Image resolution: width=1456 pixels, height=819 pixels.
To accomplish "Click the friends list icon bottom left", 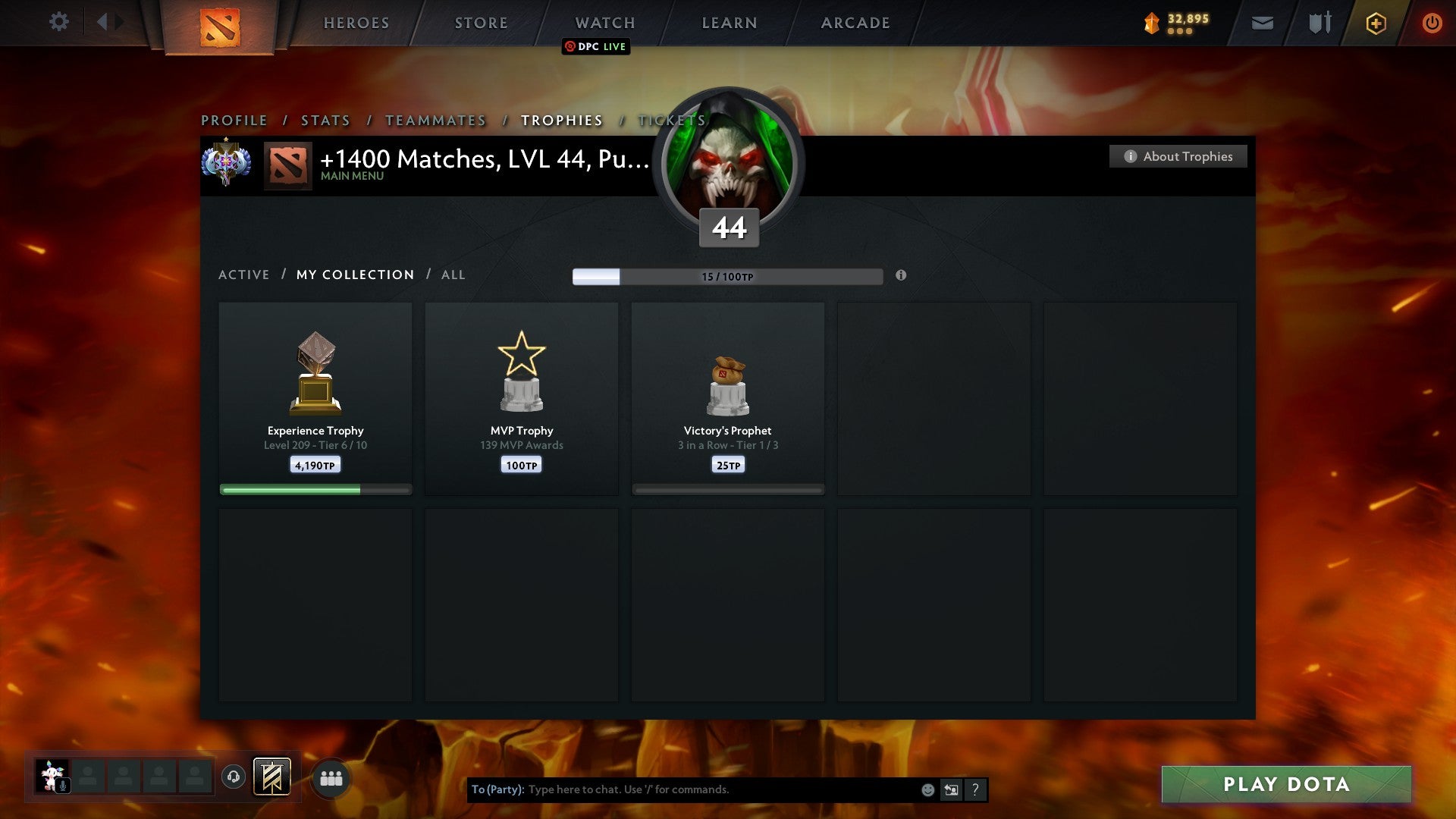I will point(330,777).
